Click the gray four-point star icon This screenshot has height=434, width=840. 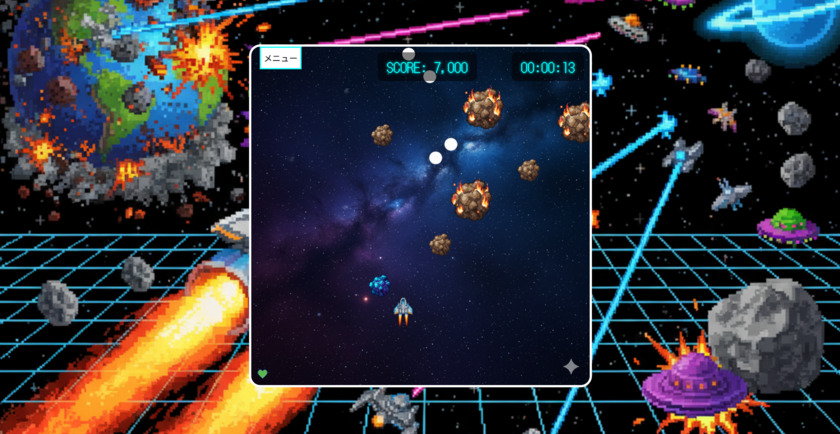pyautogui.click(x=571, y=367)
